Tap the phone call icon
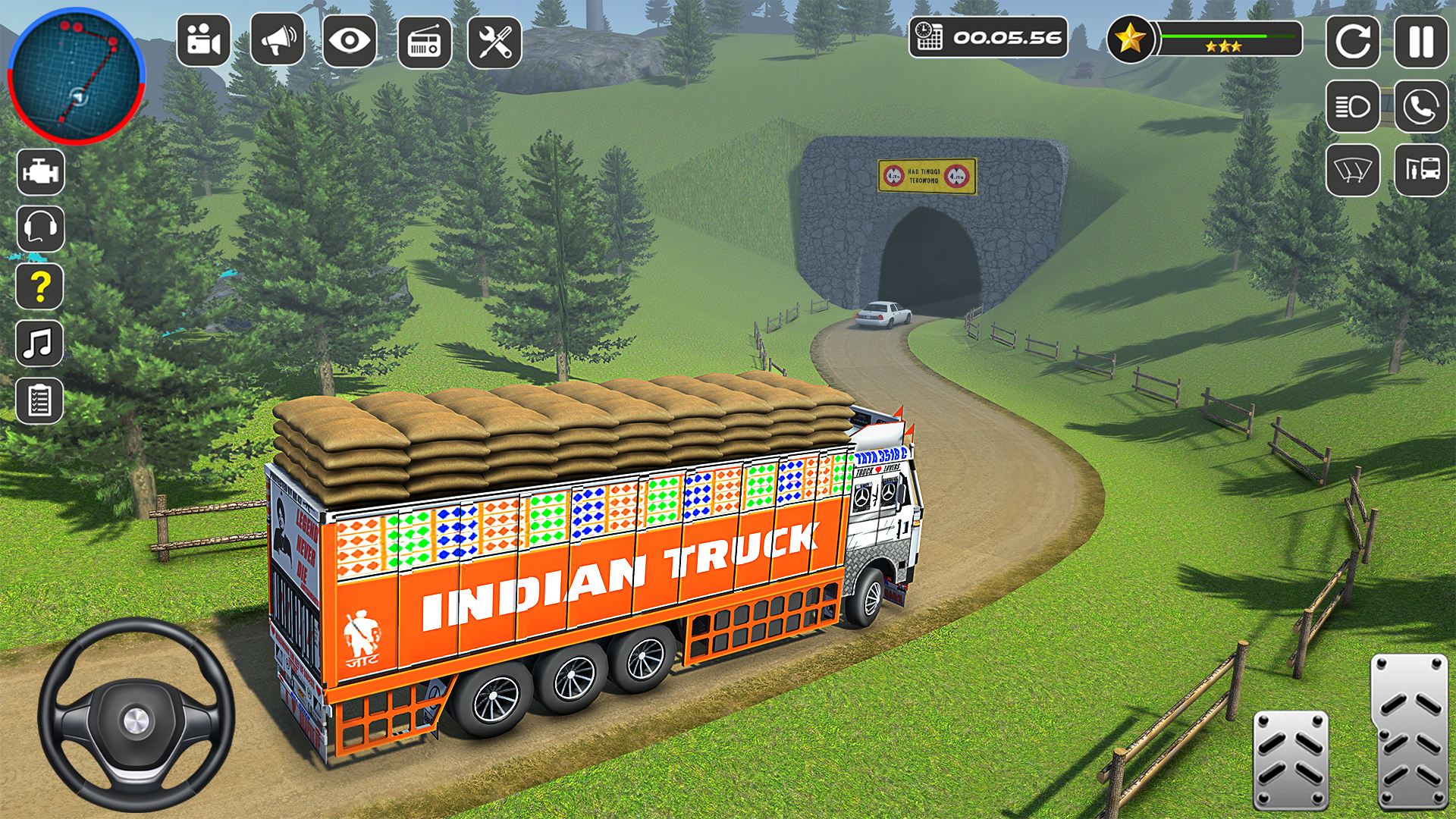1456x819 pixels. pyautogui.click(x=1420, y=105)
